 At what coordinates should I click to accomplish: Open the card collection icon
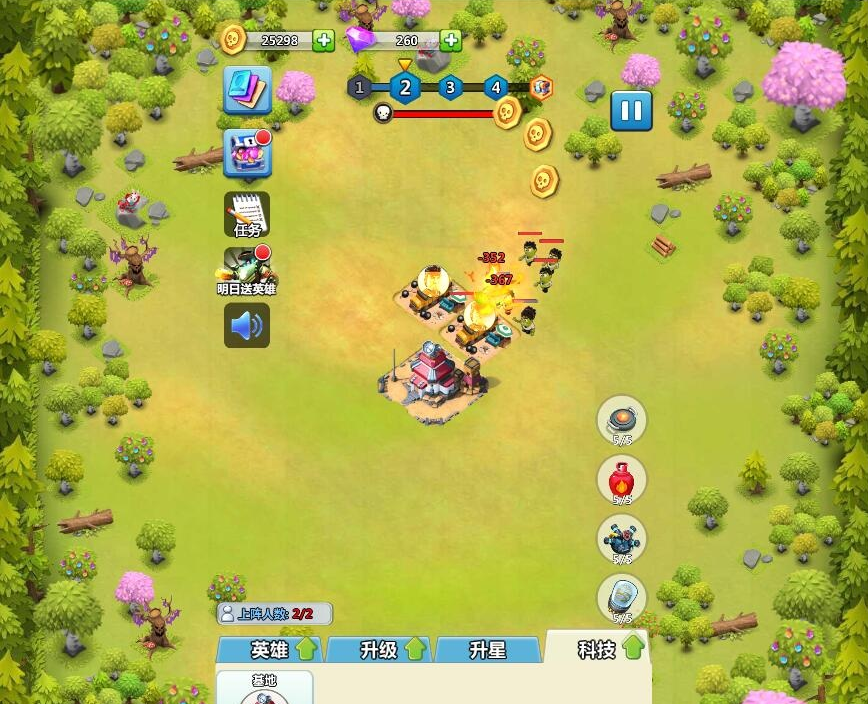246,91
